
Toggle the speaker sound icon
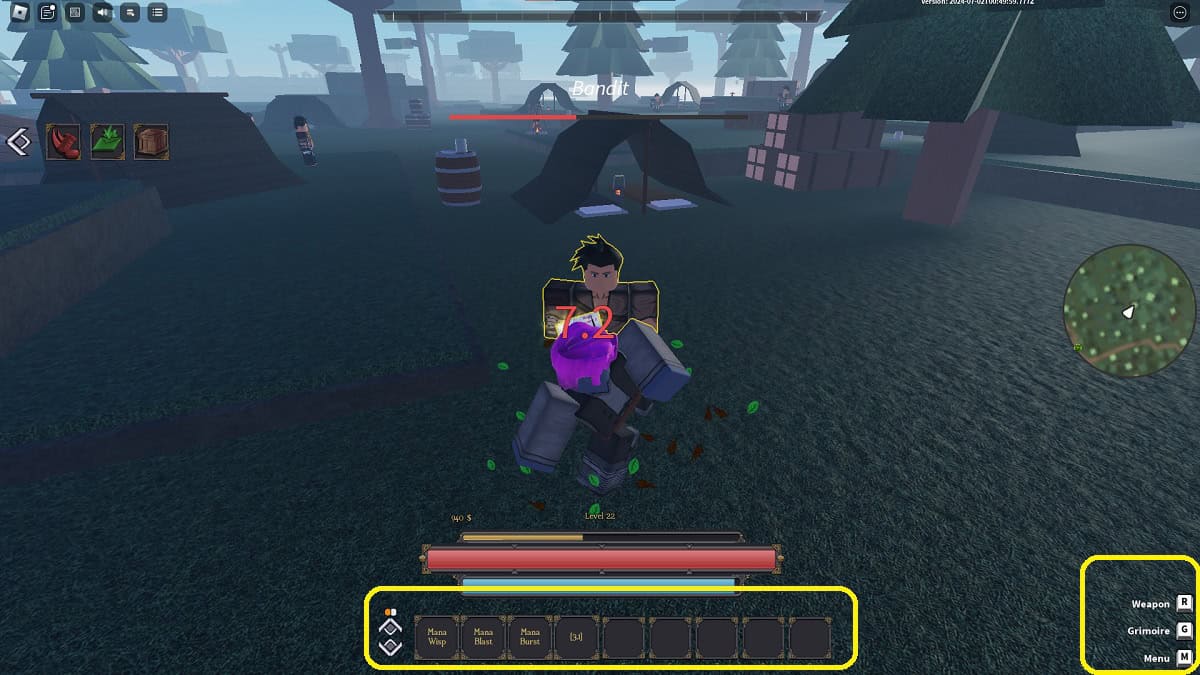click(x=102, y=13)
